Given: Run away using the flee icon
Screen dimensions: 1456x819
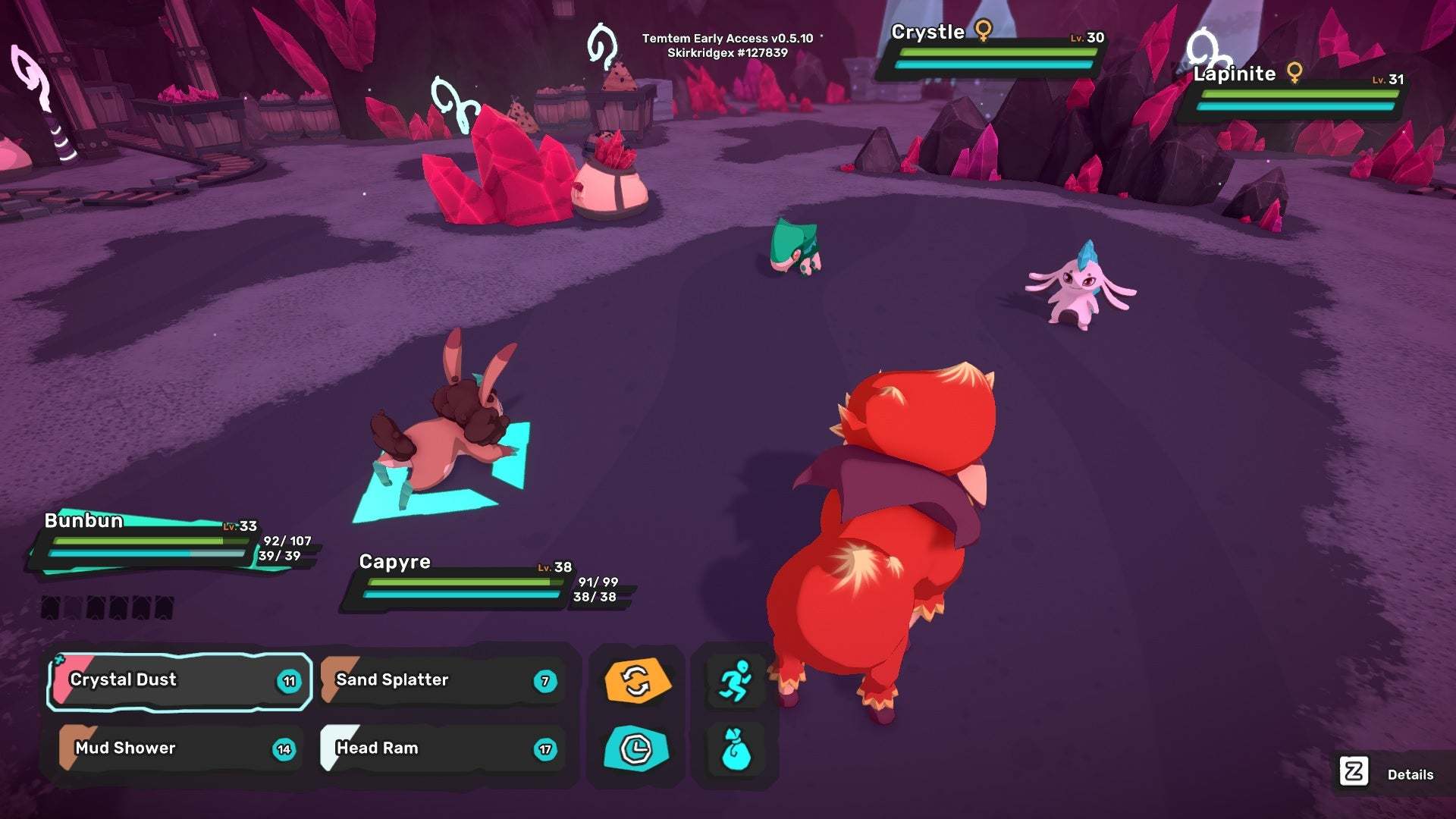Looking at the screenshot, I should pos(734,680).
